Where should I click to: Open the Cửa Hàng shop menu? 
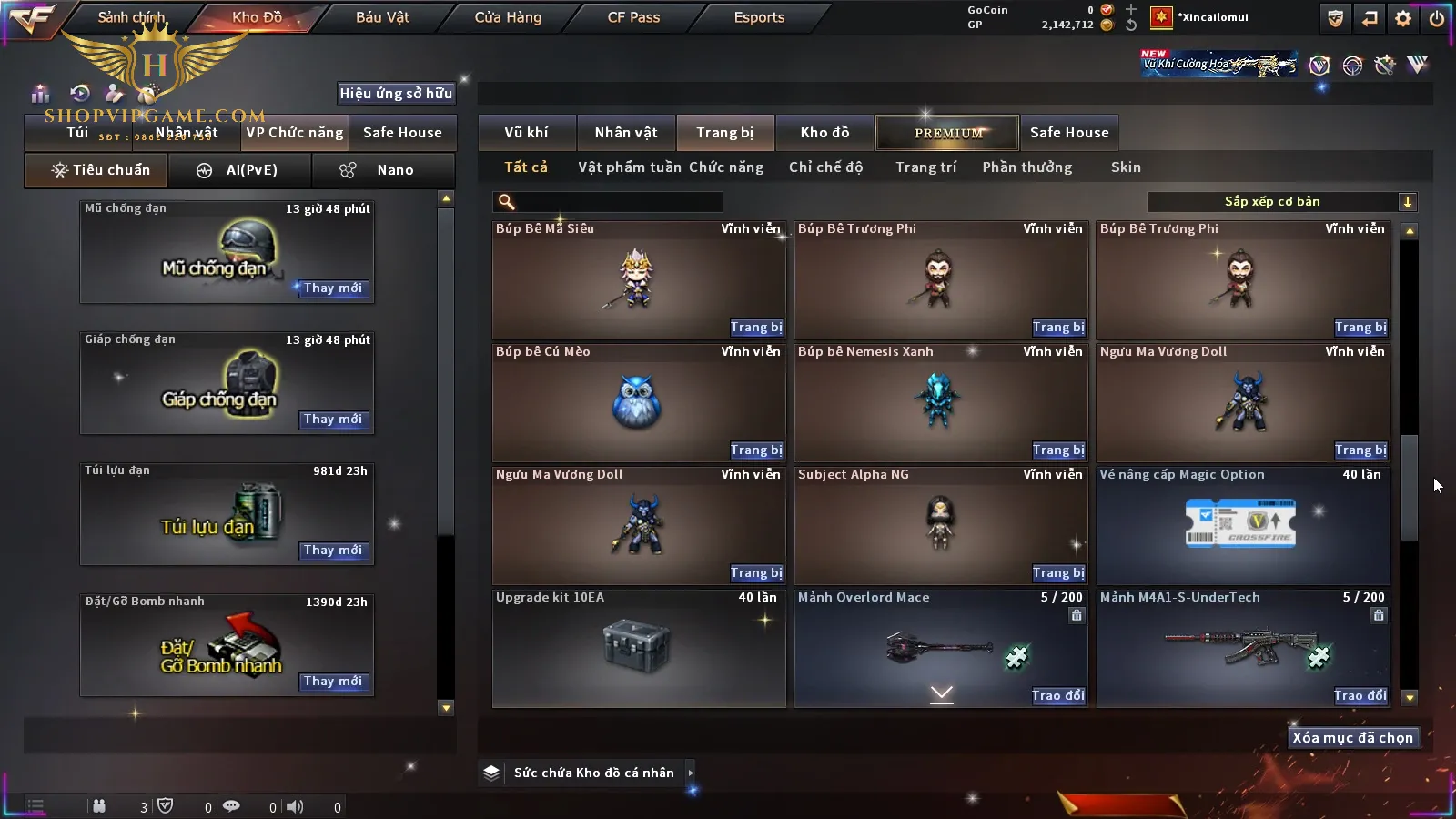[x=508, y=17]
